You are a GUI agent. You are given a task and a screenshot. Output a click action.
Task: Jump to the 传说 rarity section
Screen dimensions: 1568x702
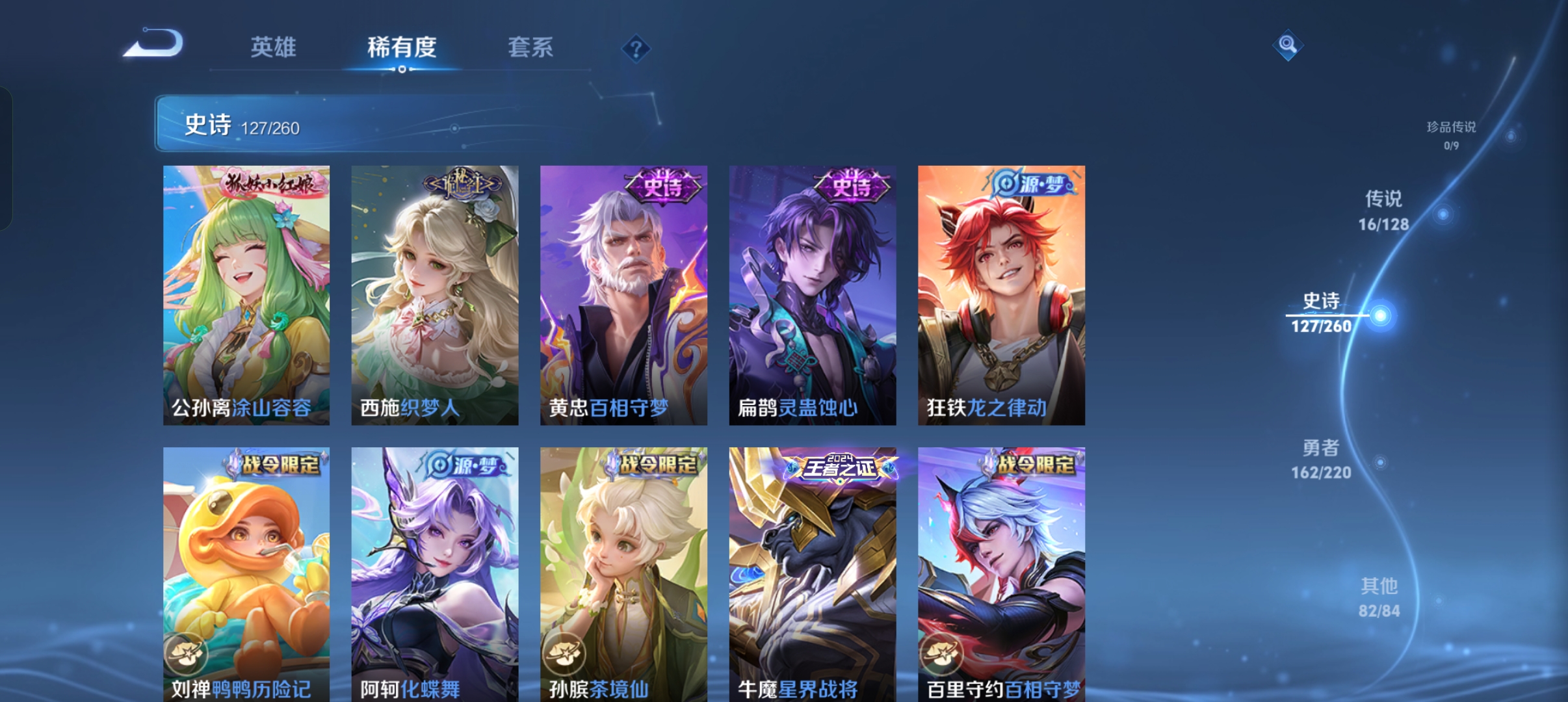tap(1383, 211)
